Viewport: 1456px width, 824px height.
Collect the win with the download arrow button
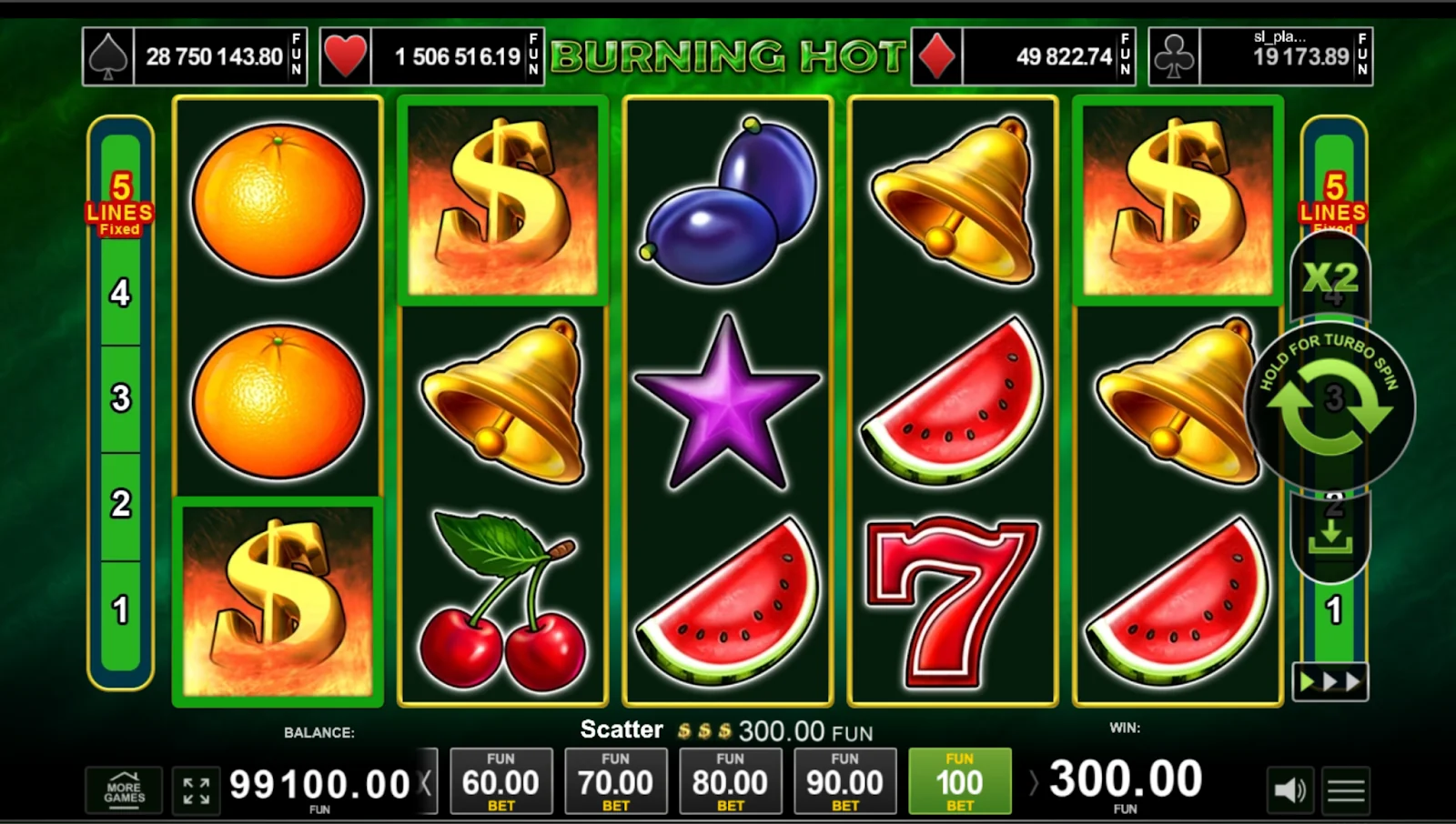coord(1330,538)
